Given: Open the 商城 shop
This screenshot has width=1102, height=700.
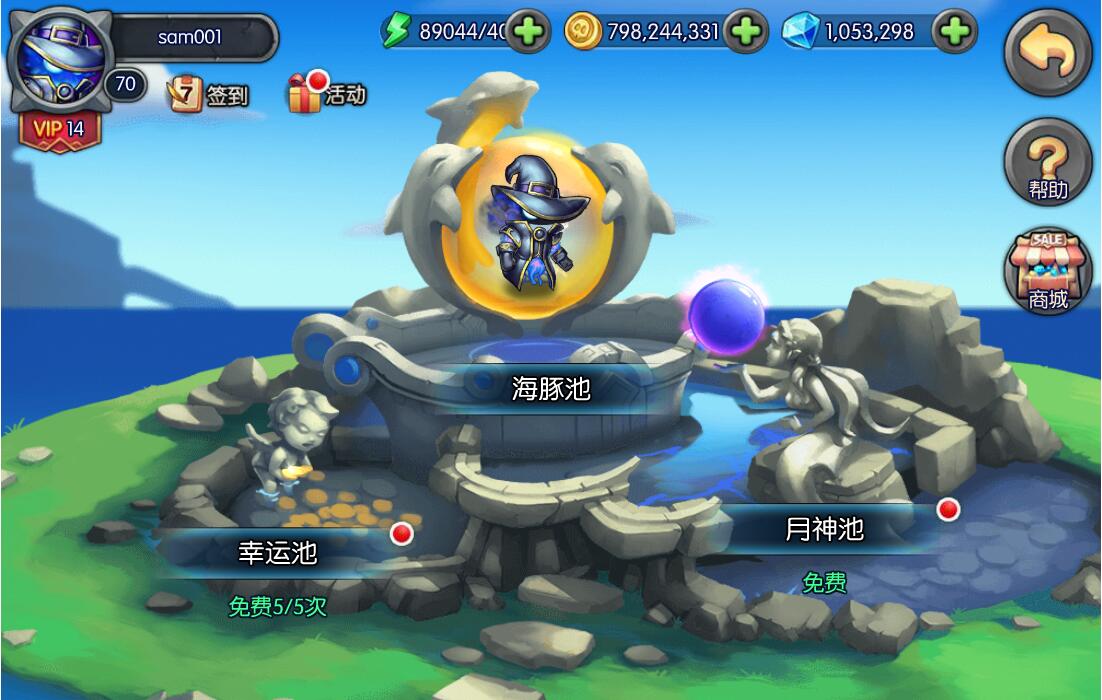Looking at the screenshot, I should point(1048,270).
